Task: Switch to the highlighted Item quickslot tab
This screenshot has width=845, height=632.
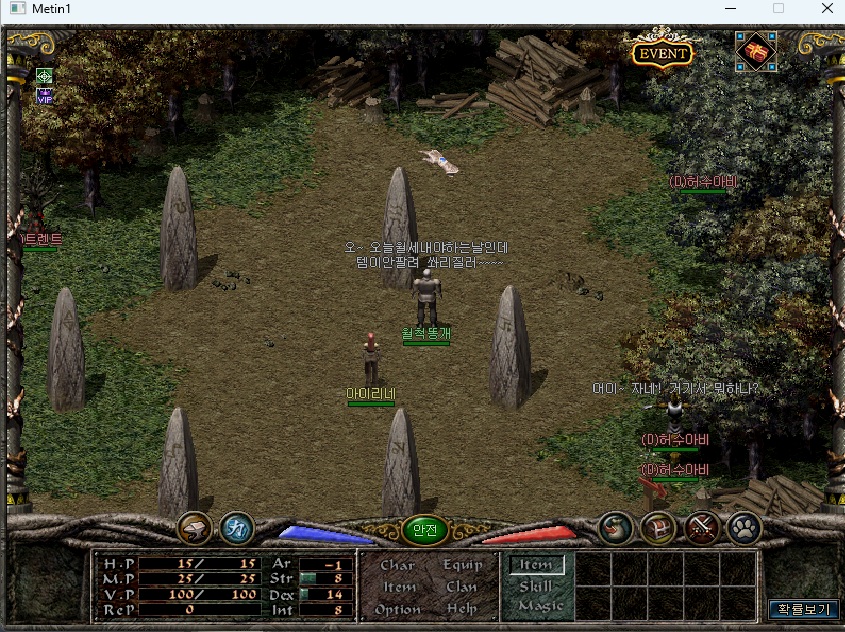Action: point(536,565)
